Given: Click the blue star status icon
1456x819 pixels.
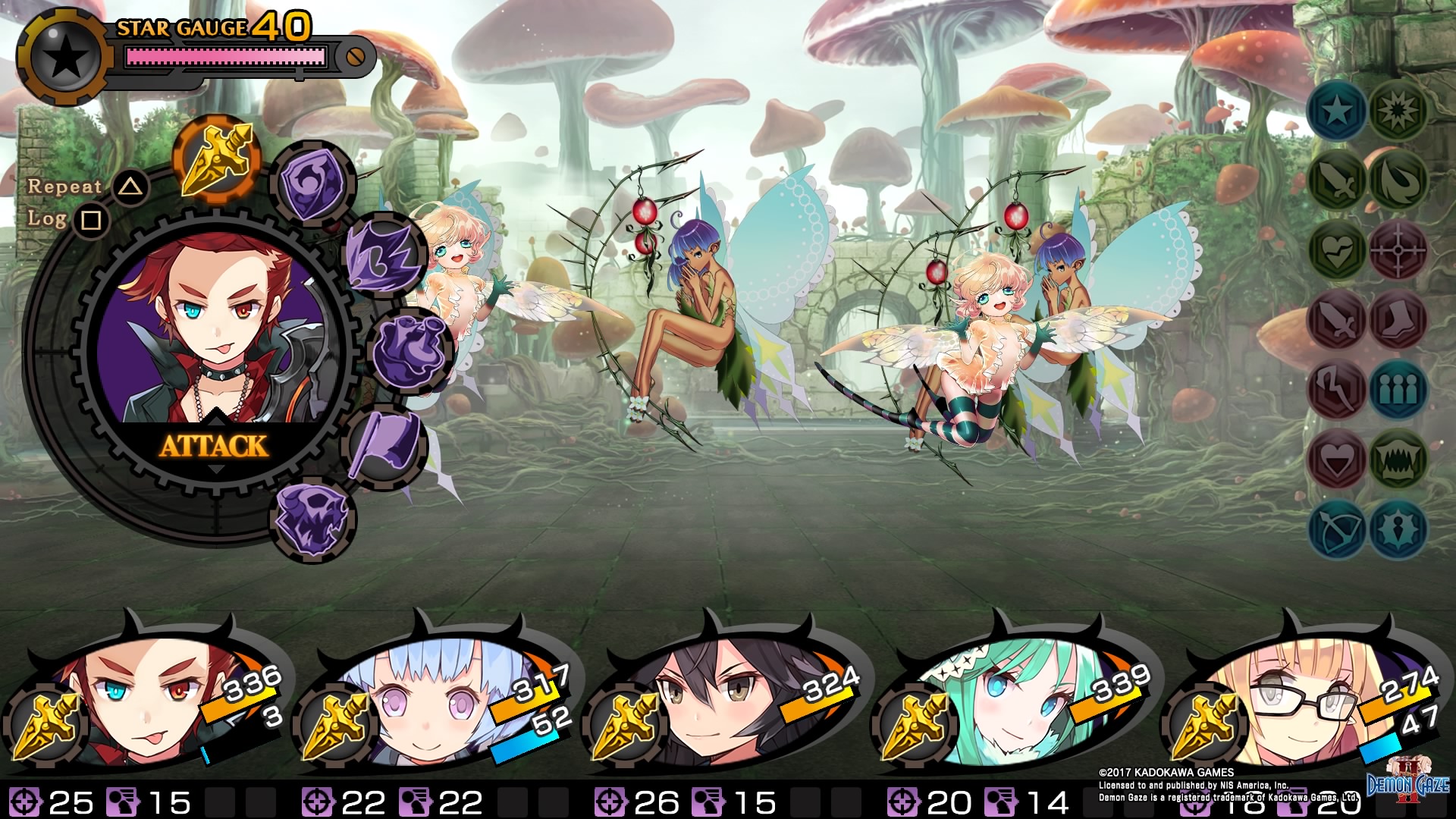Looking at the screenshot, I should point(1337,111).
